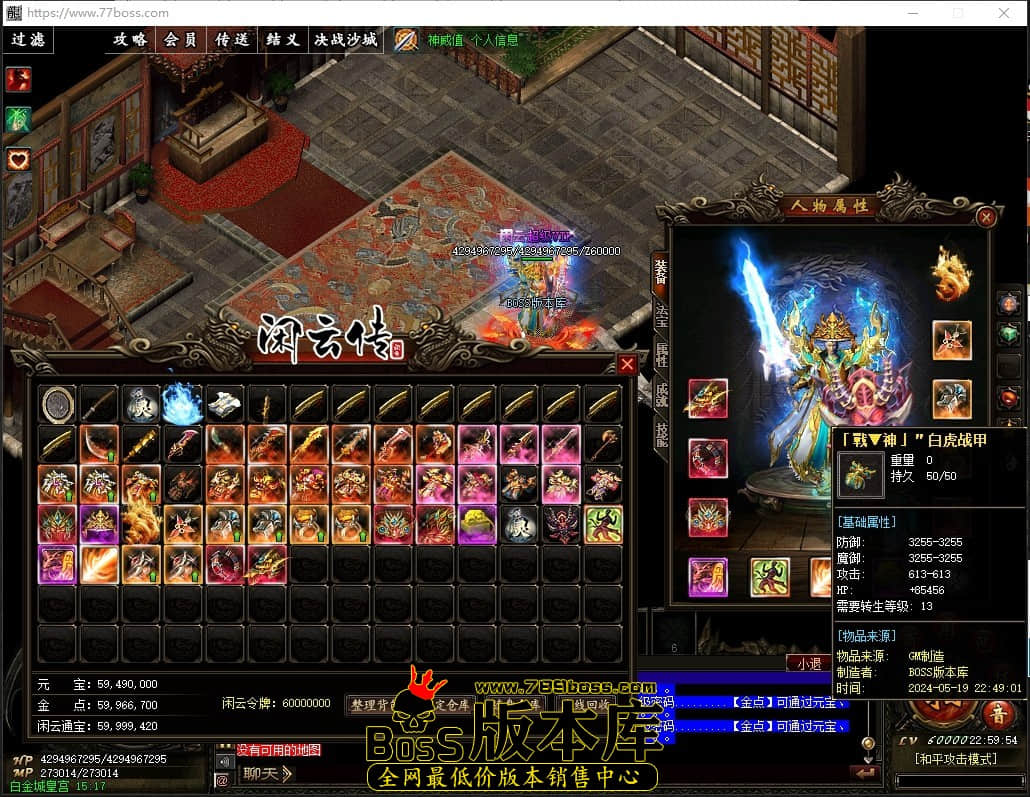The width and height of the screenshot is (1030, 797).
Task: Select the blue flame item in bag
Action: 183,403
